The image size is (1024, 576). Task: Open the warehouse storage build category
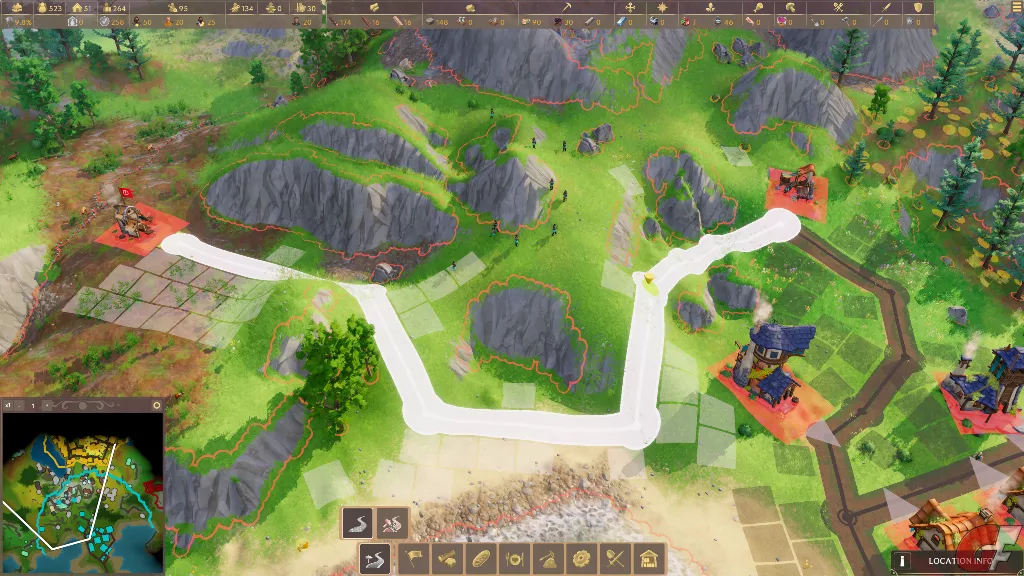650,558
